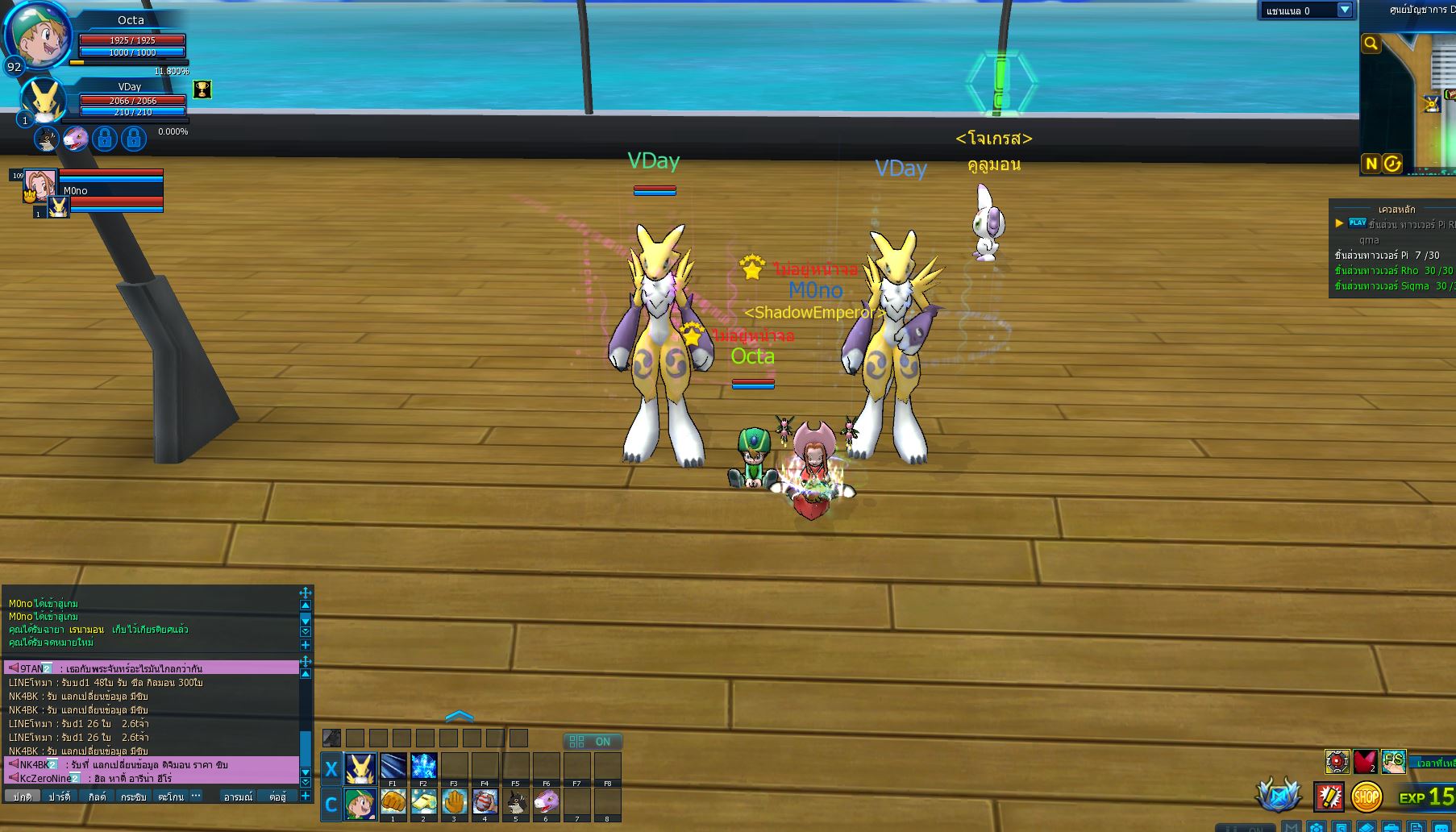Viewport: 1456px width, 832px height.
Task: Select M0no's party member portrait
Action: coord(40,185)
